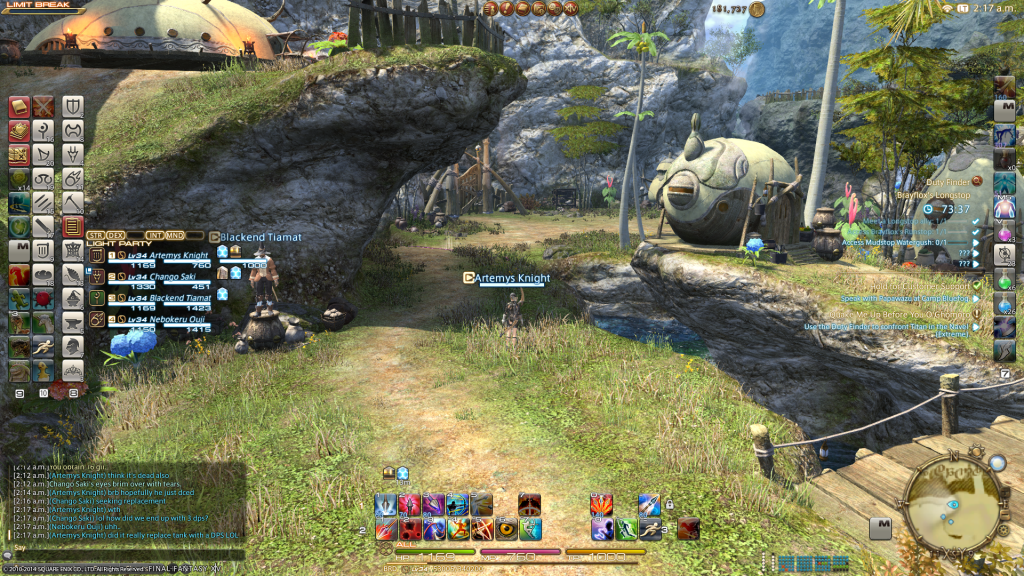This screenshot has width=1024, height=576.
Task: Open the Duty Finder icon in the tracker
Action: pos(977,181)
